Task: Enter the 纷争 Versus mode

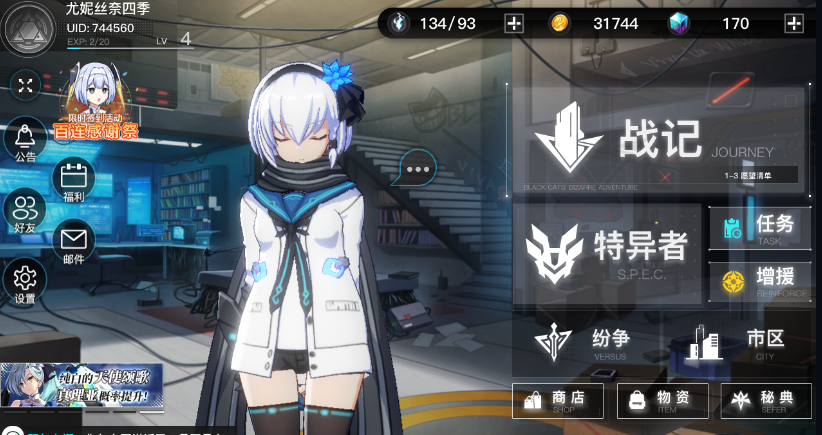Action: 590,342
